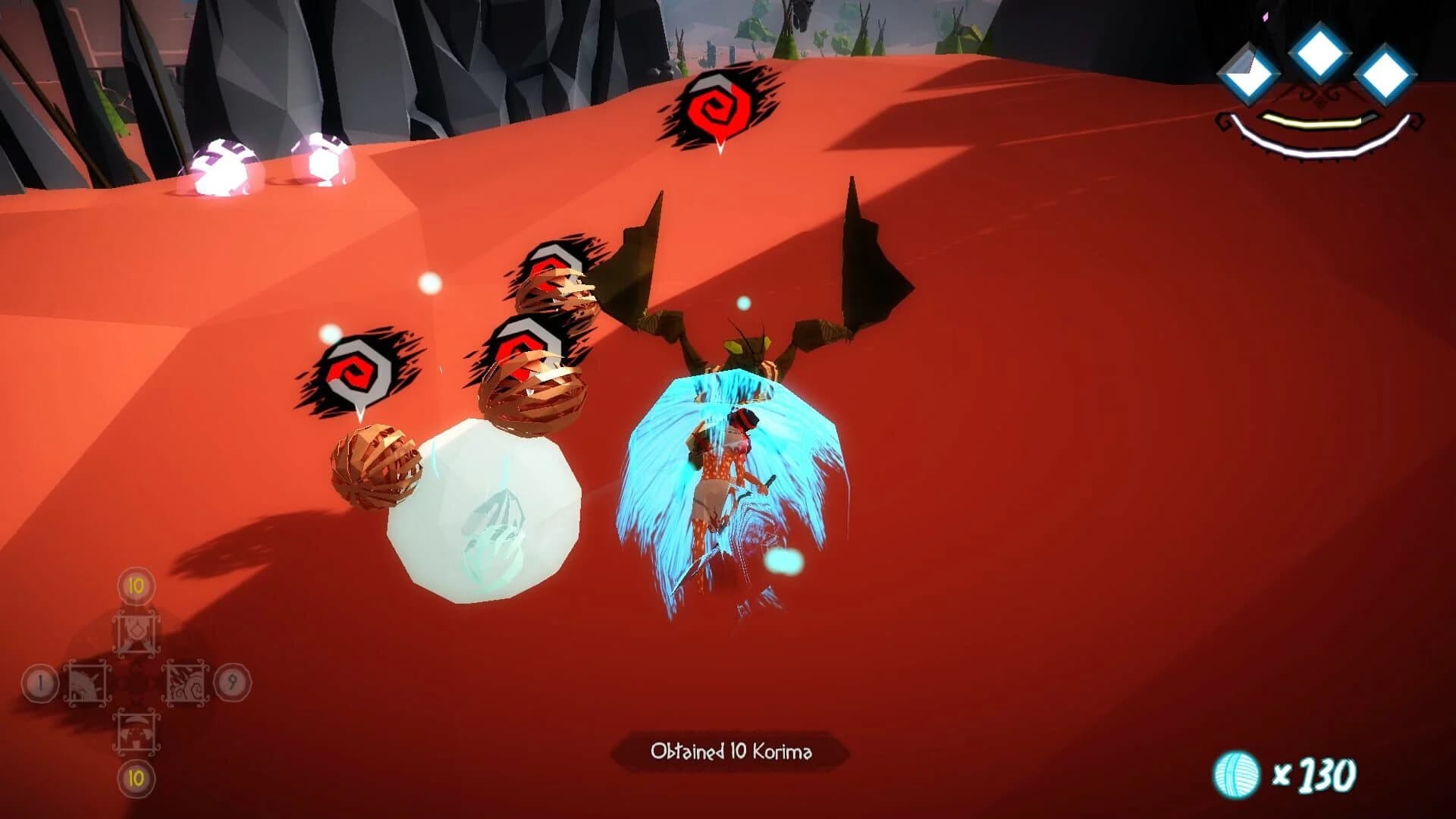Toggle the "10" badge below the ability wheel
The width and height of the screenshot is (1456, 819).
tap(135, 779)
